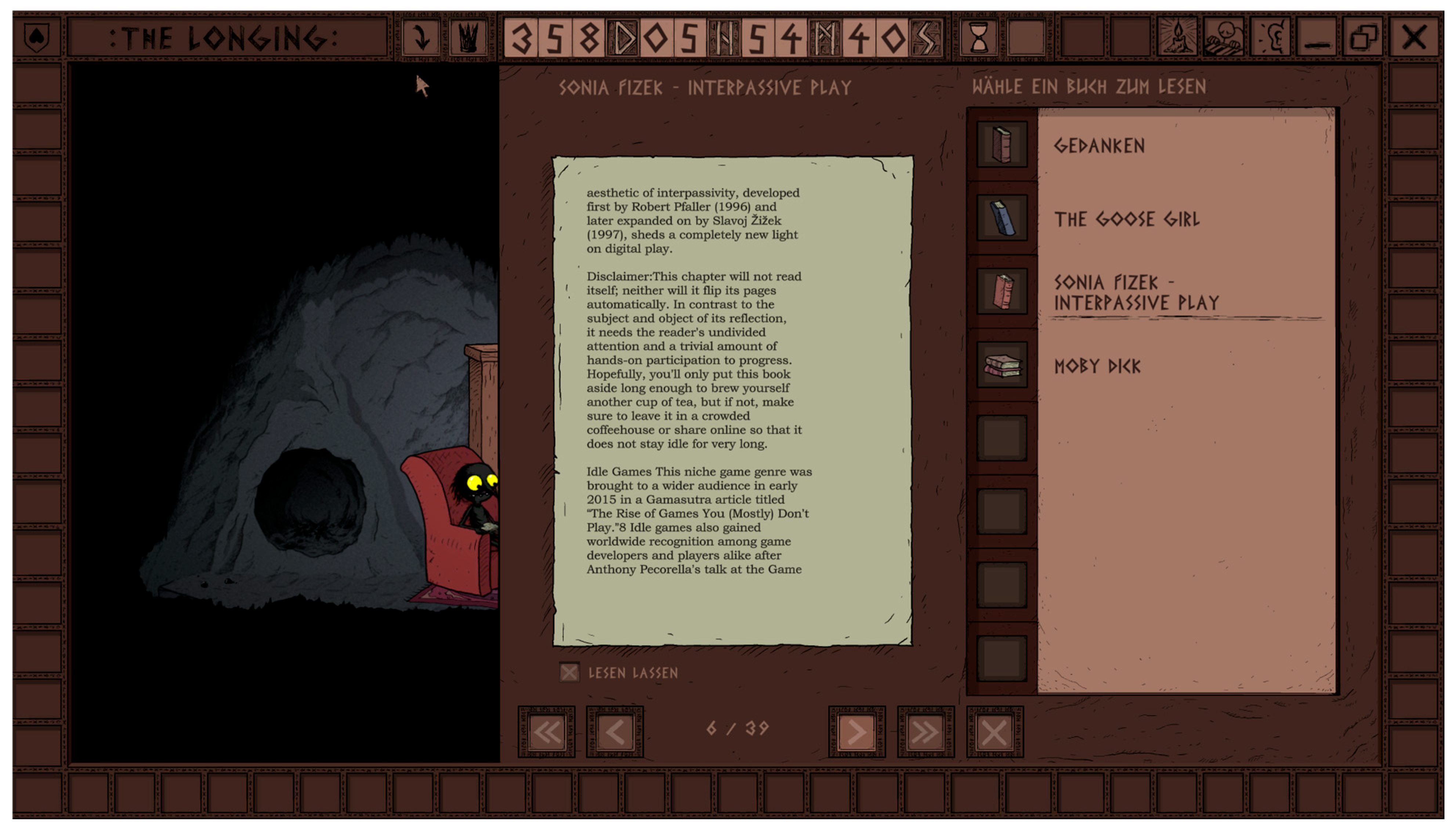Viewport: 1456px width, 833px height.
Task: Restore the window size
Action: 1363,38
